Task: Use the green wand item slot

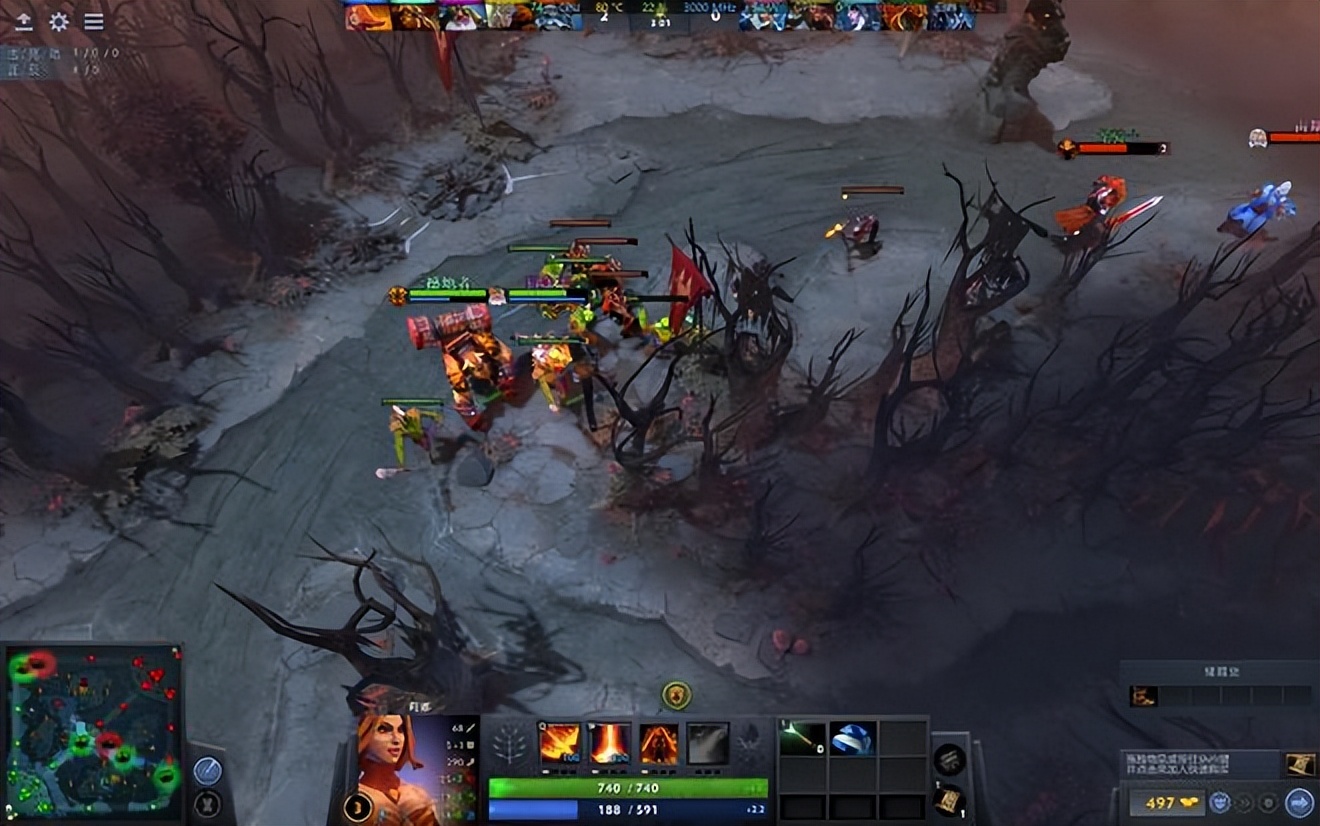Action: [x=802, y=738]
